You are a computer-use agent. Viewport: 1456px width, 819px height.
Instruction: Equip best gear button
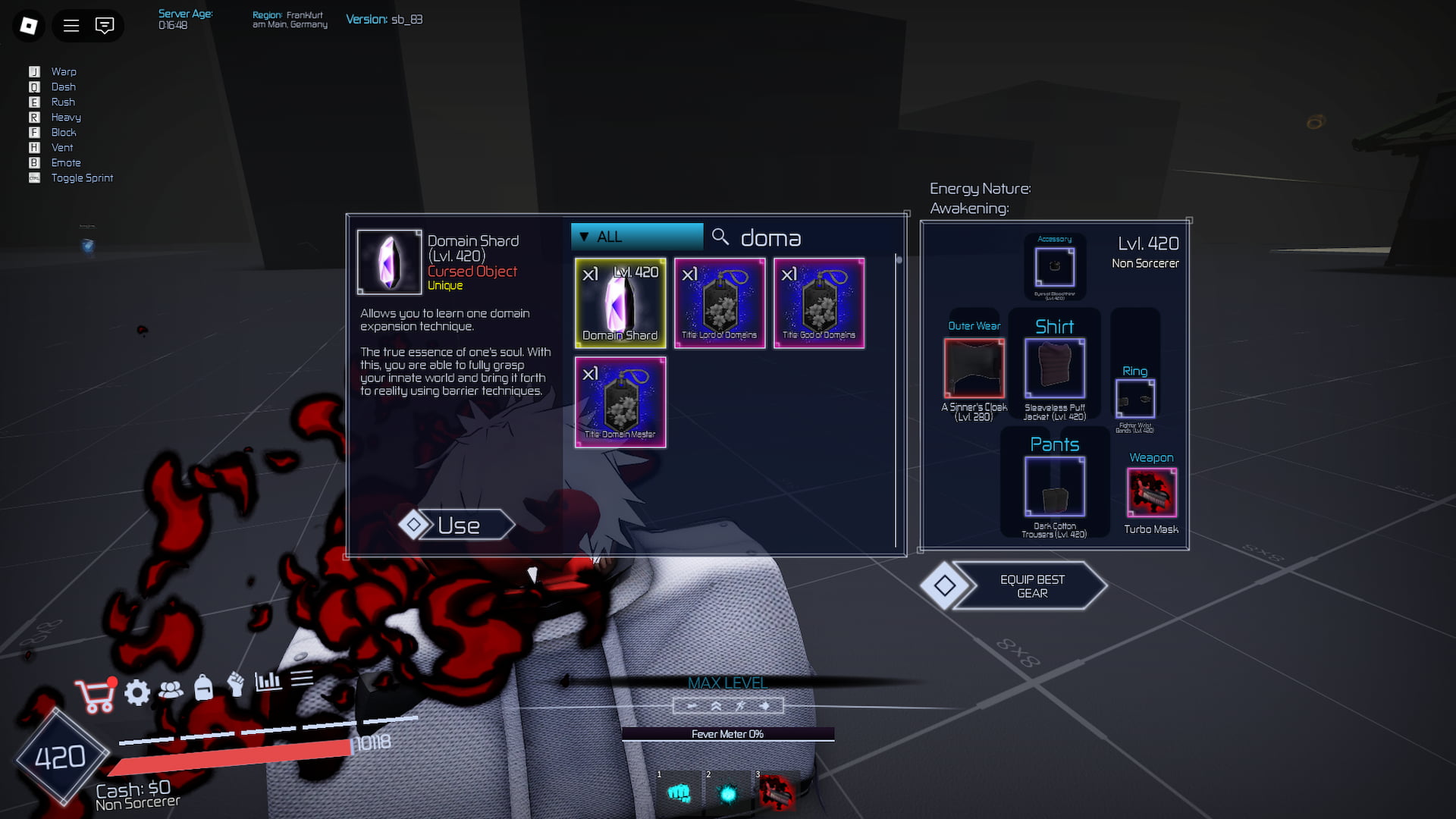point(1031,585)
